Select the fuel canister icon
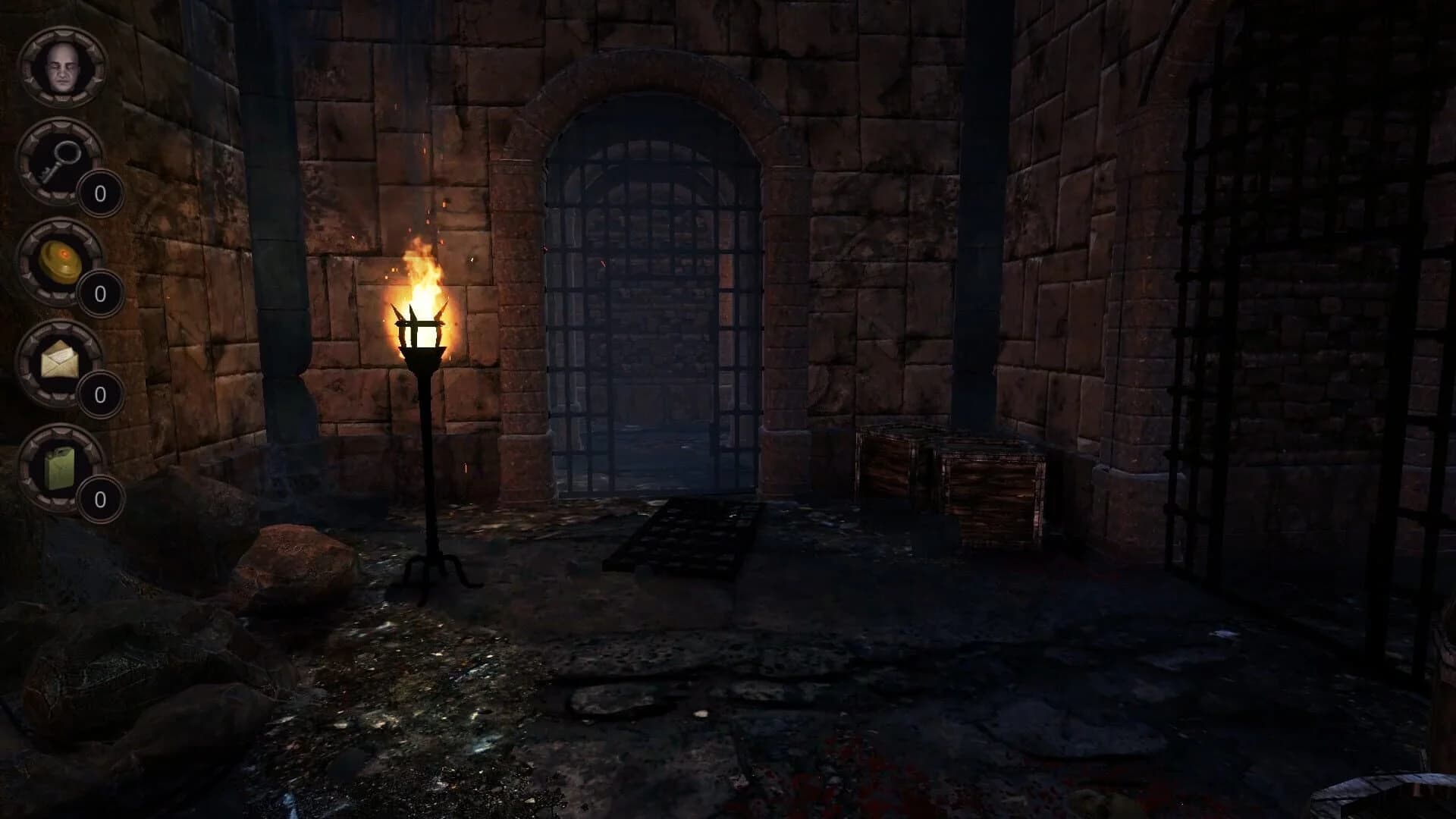Viewport: 1456px width, 819px height. pos(59,468)
